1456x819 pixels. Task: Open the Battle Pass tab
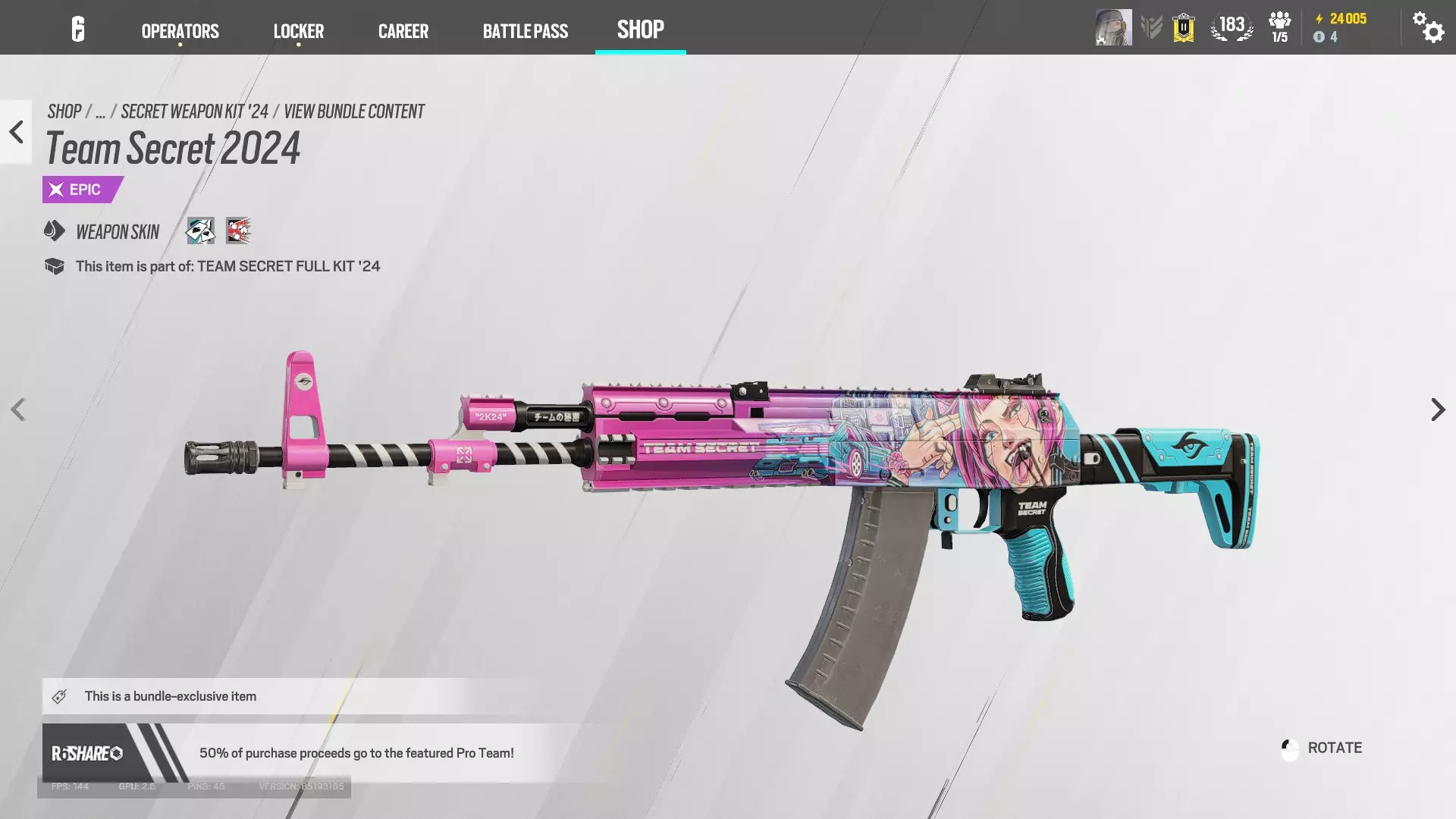point(525,31)
